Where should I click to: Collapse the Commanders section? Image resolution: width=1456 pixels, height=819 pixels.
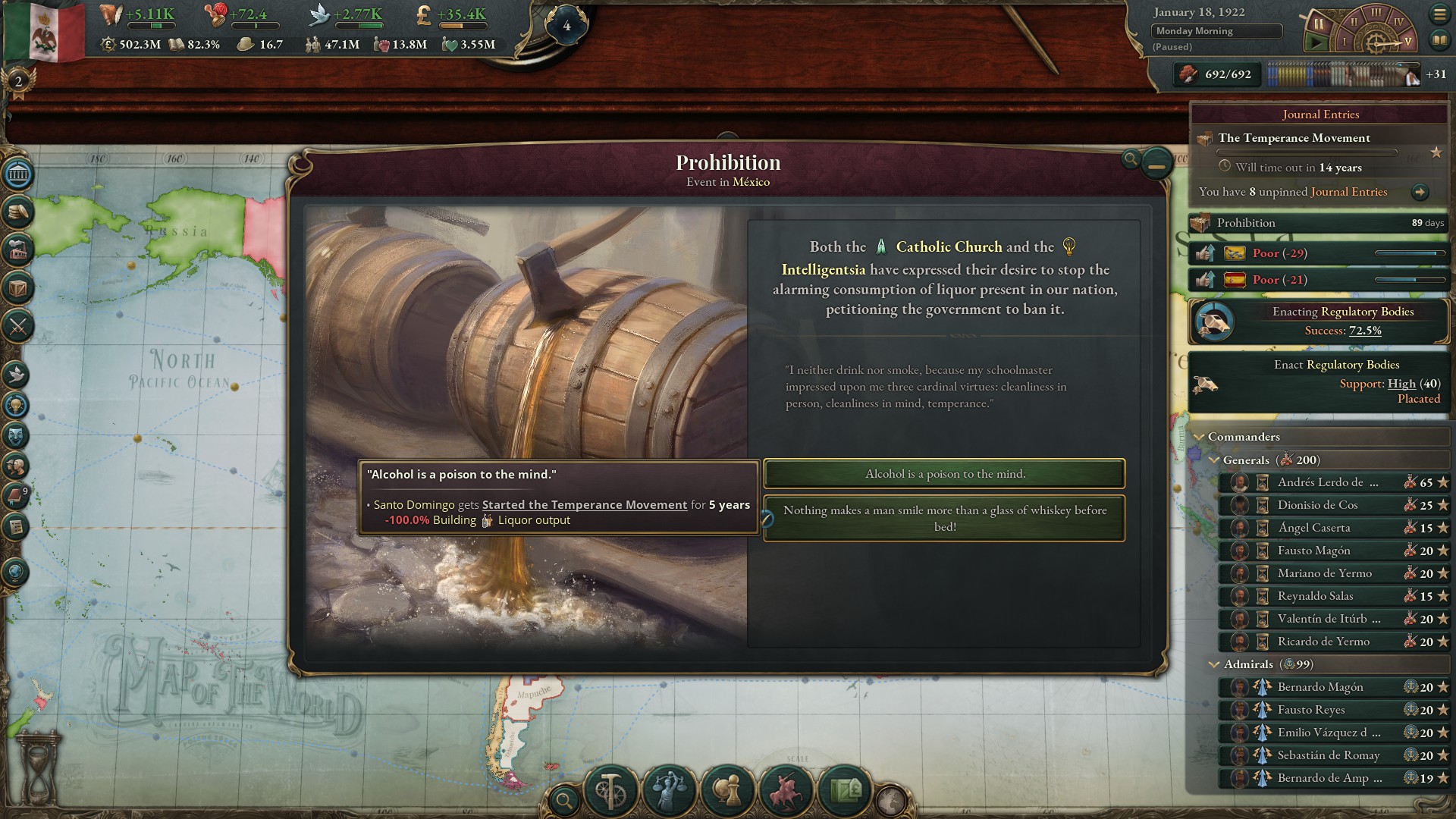(x=1200, y=437)
